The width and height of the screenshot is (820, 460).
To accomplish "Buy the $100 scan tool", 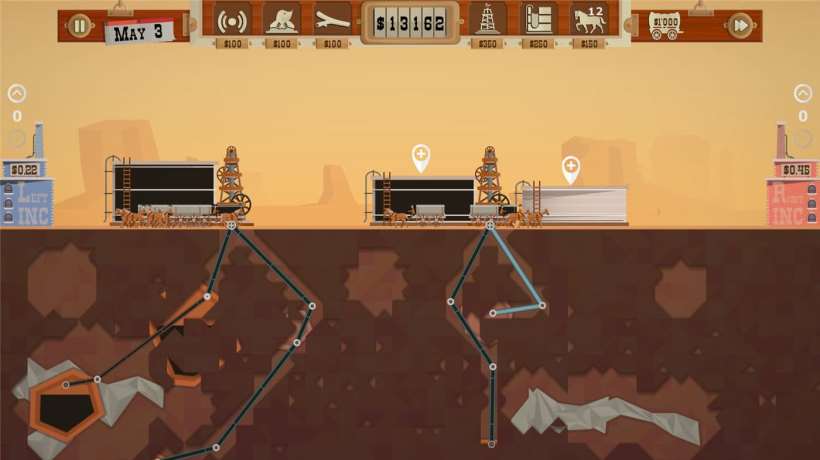I will (233, 20).
